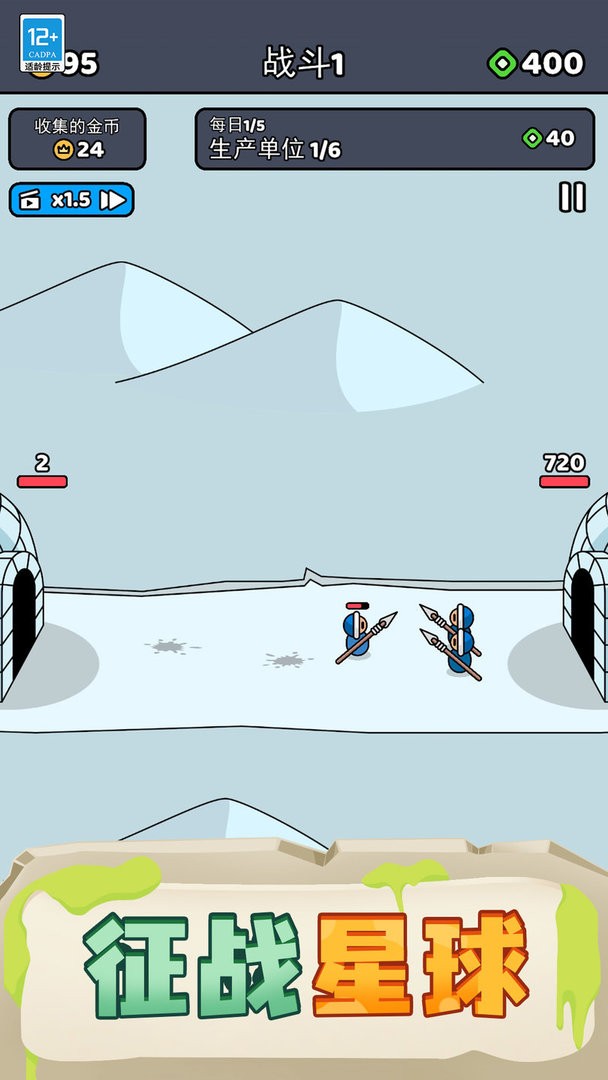Pause the battle
Image resolution: width=608 pixels, height=1080 pixels.
coord(572,197)
